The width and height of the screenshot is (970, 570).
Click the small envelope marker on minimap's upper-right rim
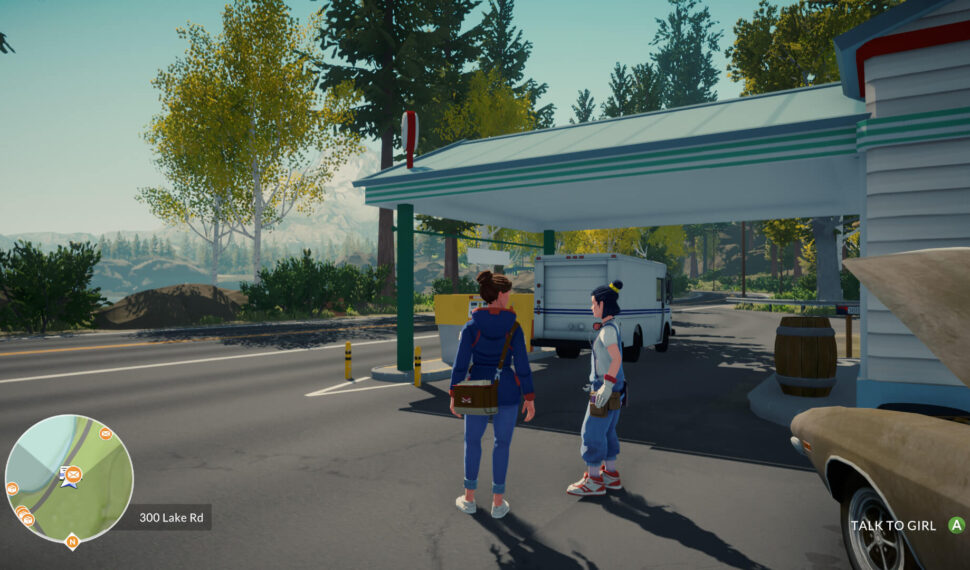[105, 434]
